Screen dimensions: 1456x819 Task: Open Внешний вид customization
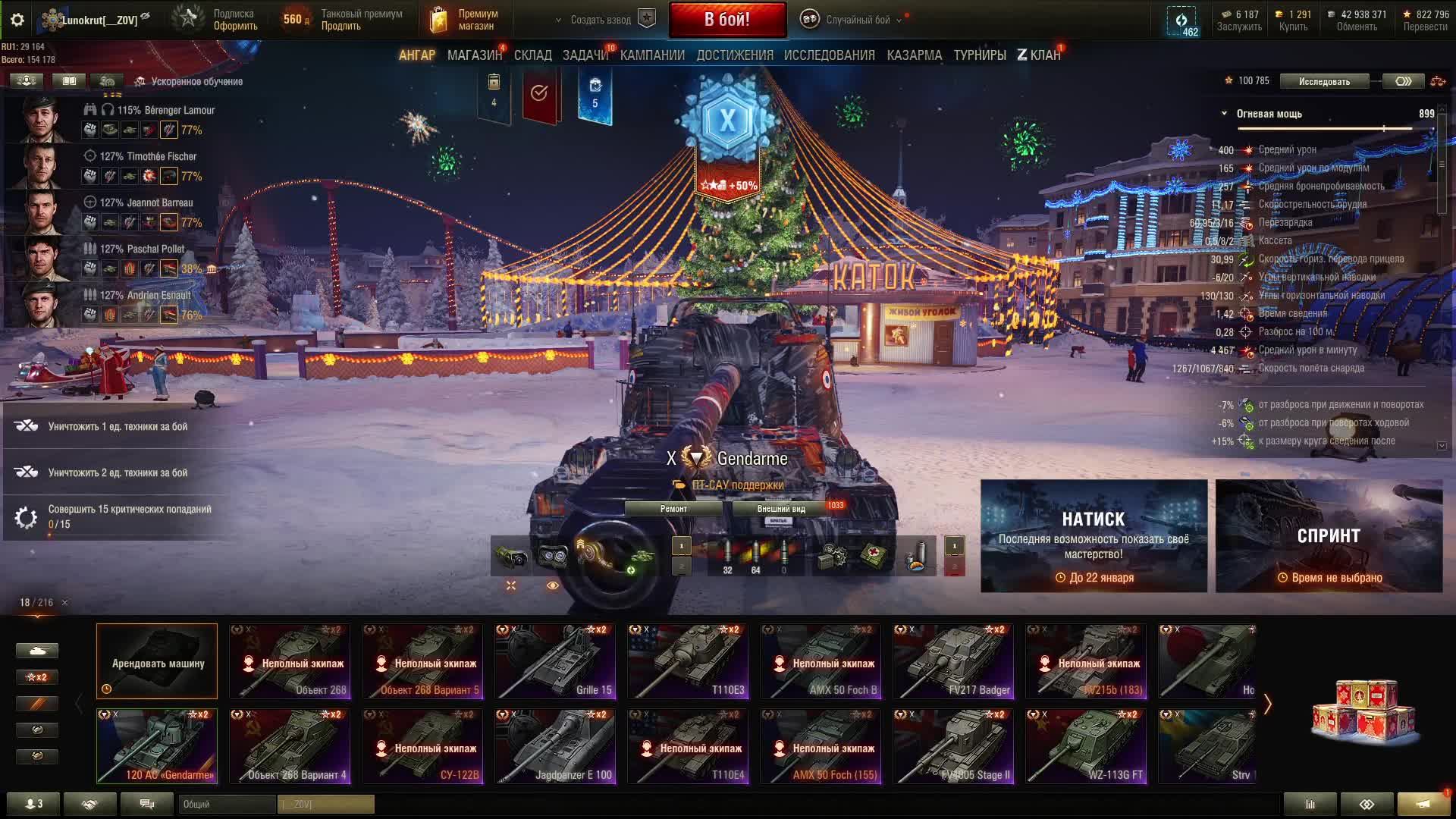pos(781,509)
